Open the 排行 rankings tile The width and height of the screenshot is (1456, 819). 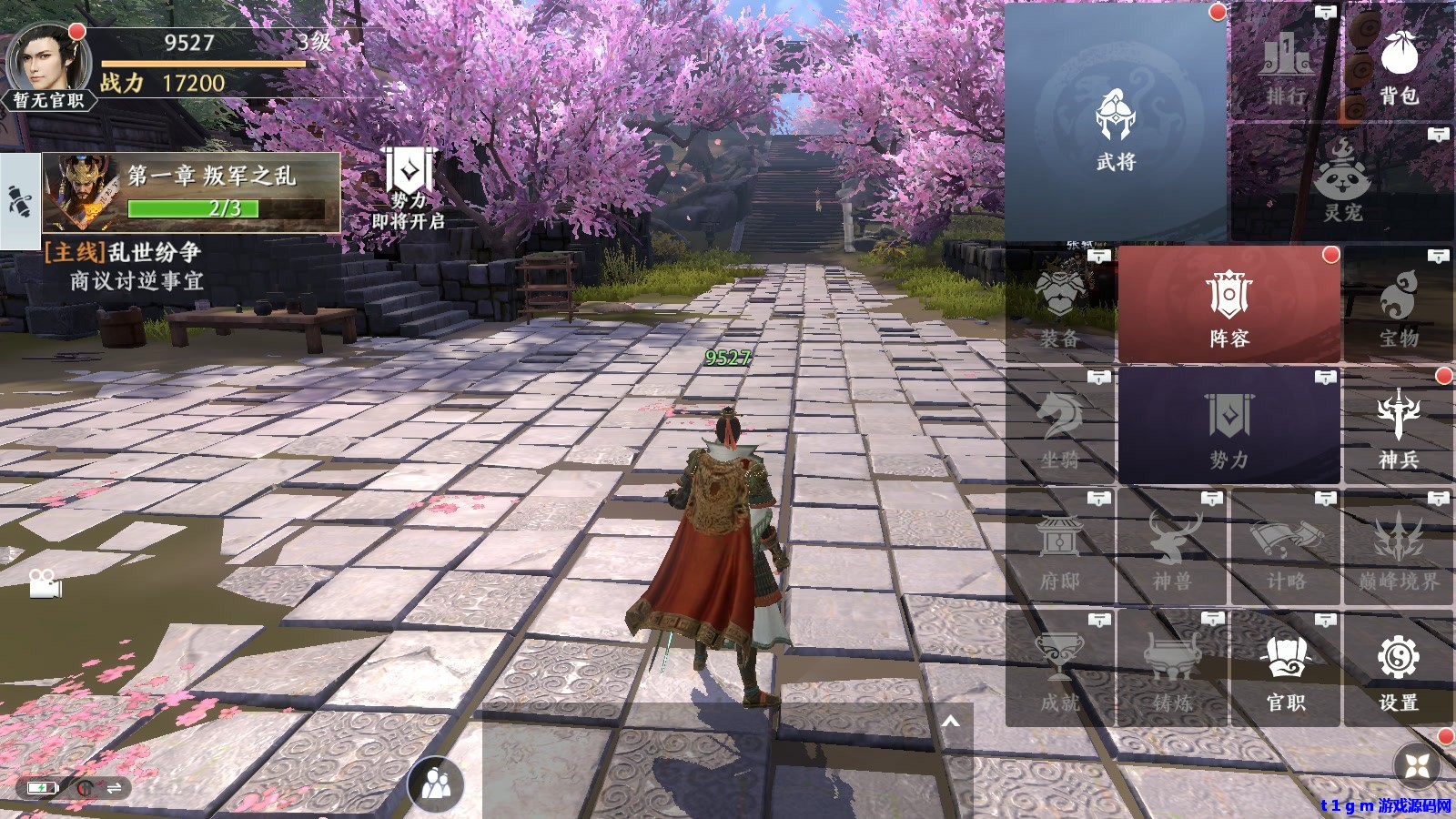point(1285,62)
